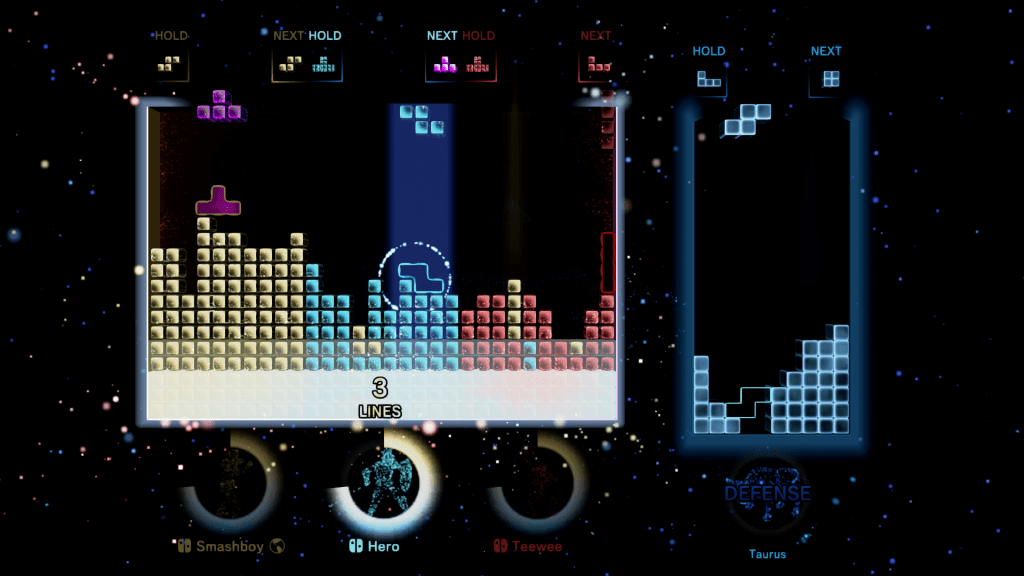Select Teewee's red HOLD piece box
This screenshot has height=576, width=1024.
point(478,65)
